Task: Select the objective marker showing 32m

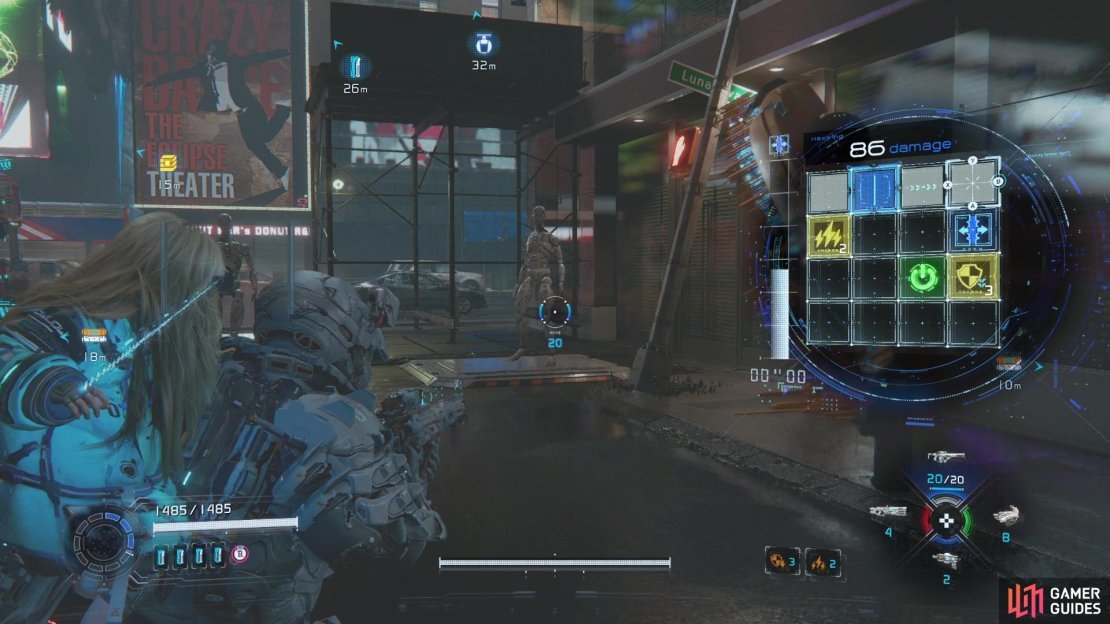Action: point(483,44)
